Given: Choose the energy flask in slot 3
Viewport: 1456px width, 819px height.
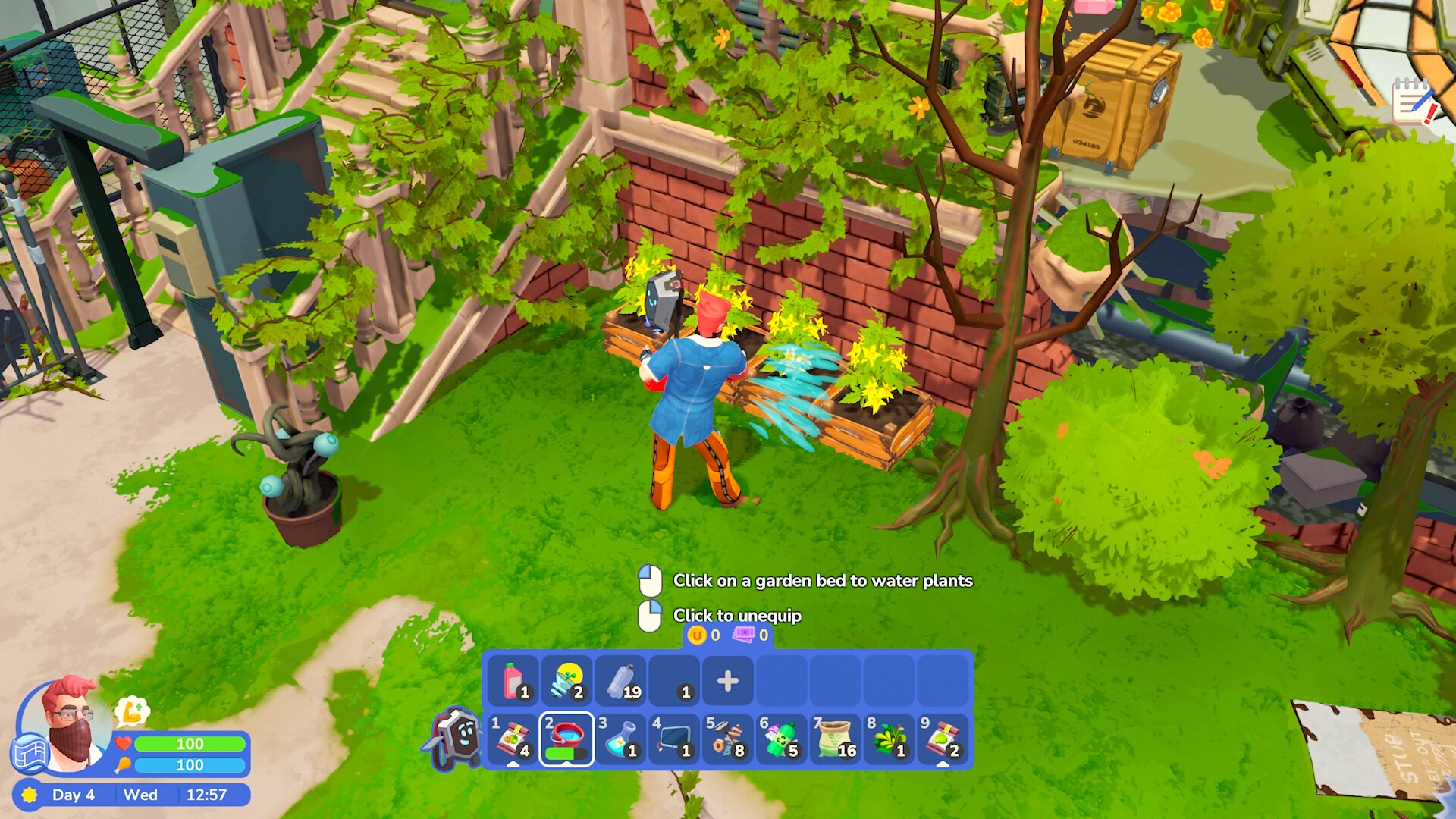Looking at the screenshot, I should tap(620, 739).
